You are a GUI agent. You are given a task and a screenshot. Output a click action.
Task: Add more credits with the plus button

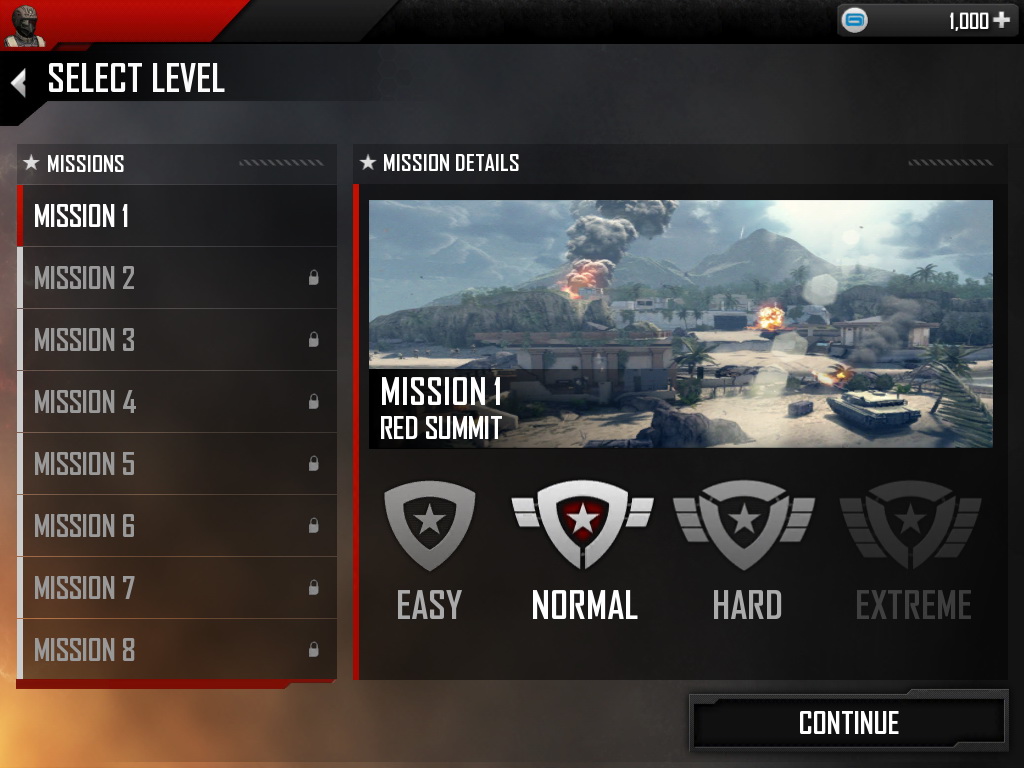pos(1001,21)
